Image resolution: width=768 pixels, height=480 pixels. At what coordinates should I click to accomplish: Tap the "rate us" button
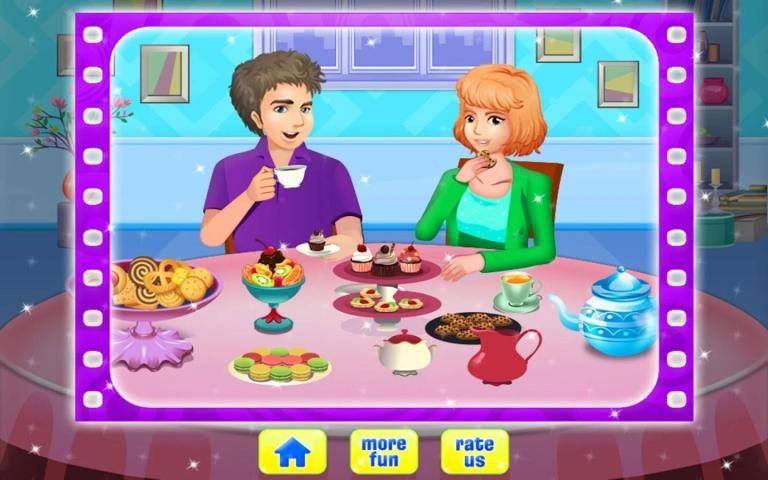tap(475, 451)
